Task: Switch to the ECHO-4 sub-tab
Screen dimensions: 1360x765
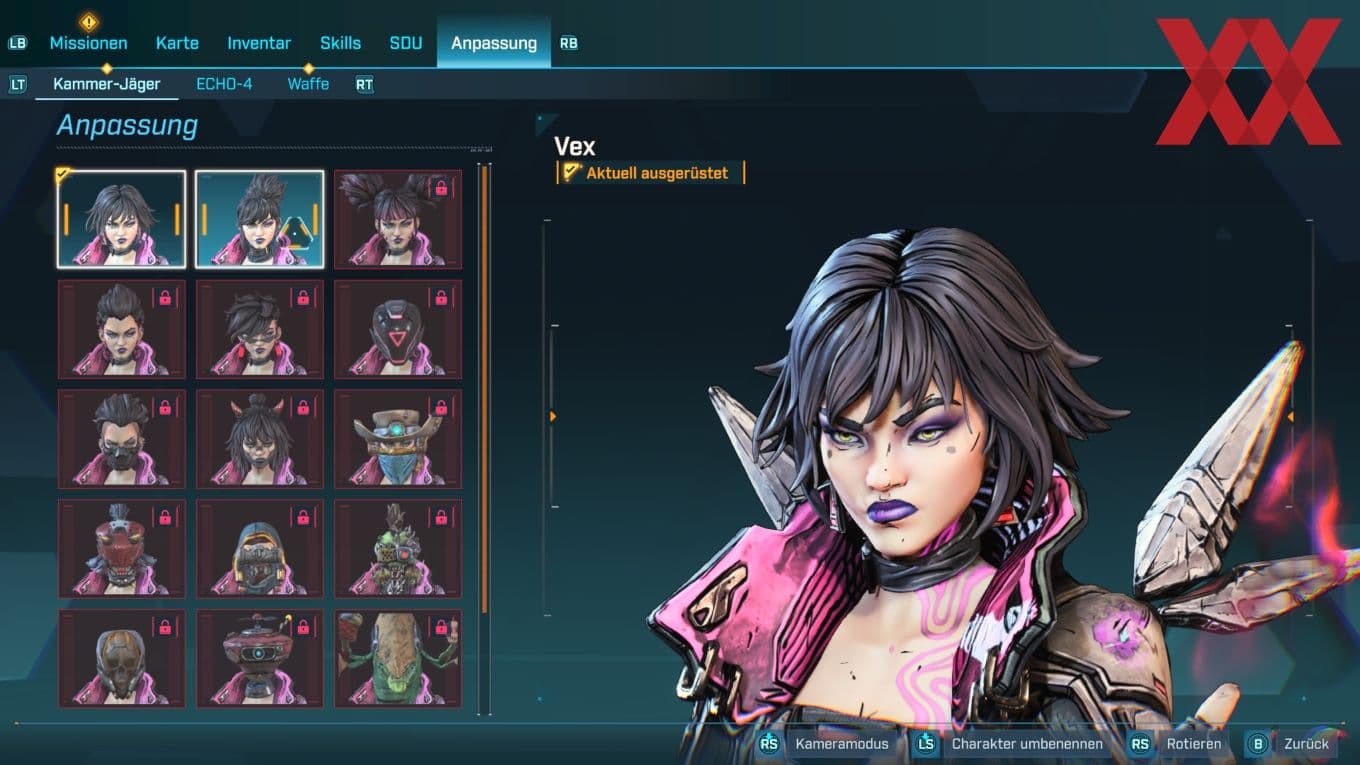Action: tap(224, 85)
